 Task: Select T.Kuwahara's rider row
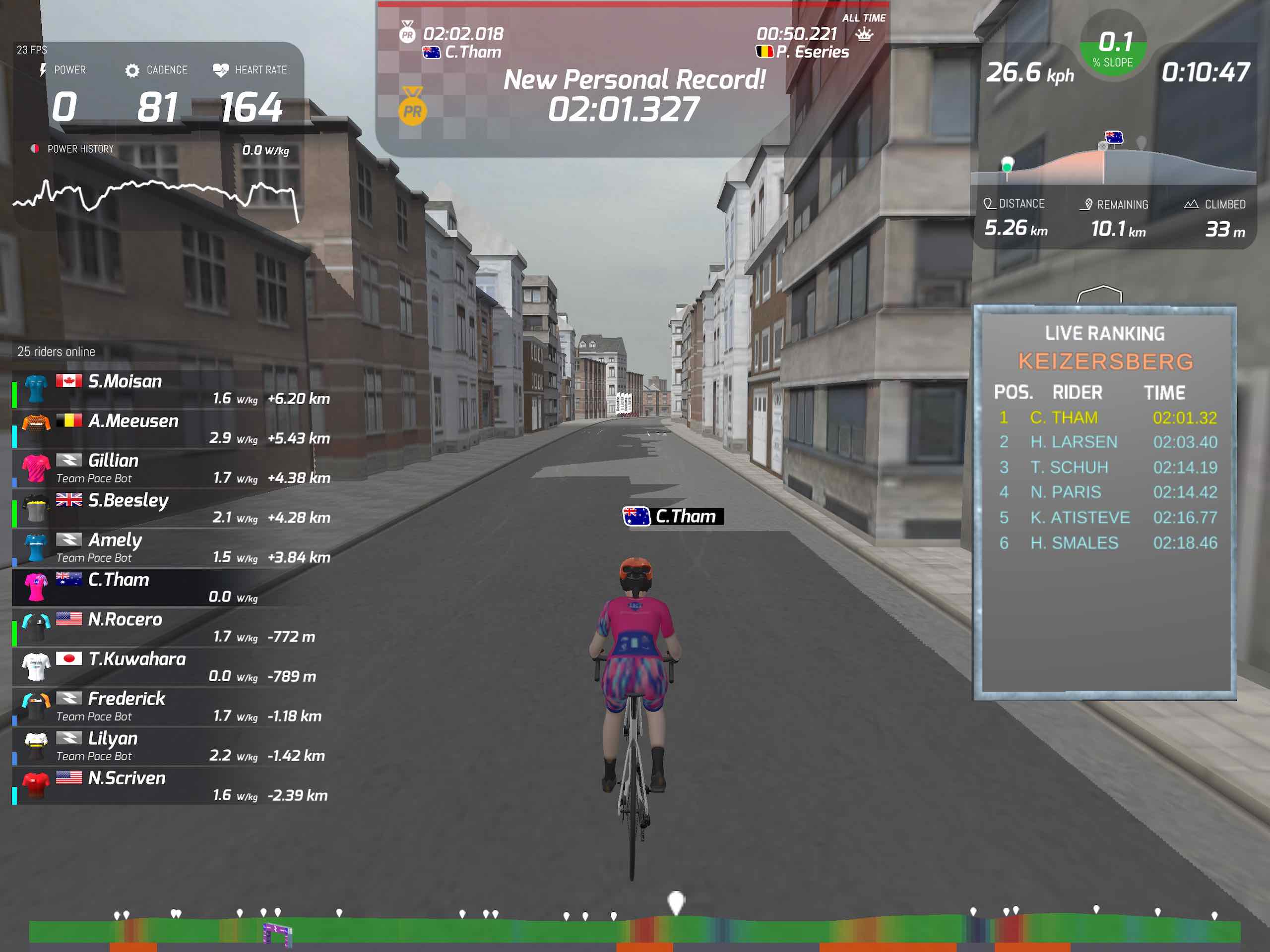click(x=172, y=667)
